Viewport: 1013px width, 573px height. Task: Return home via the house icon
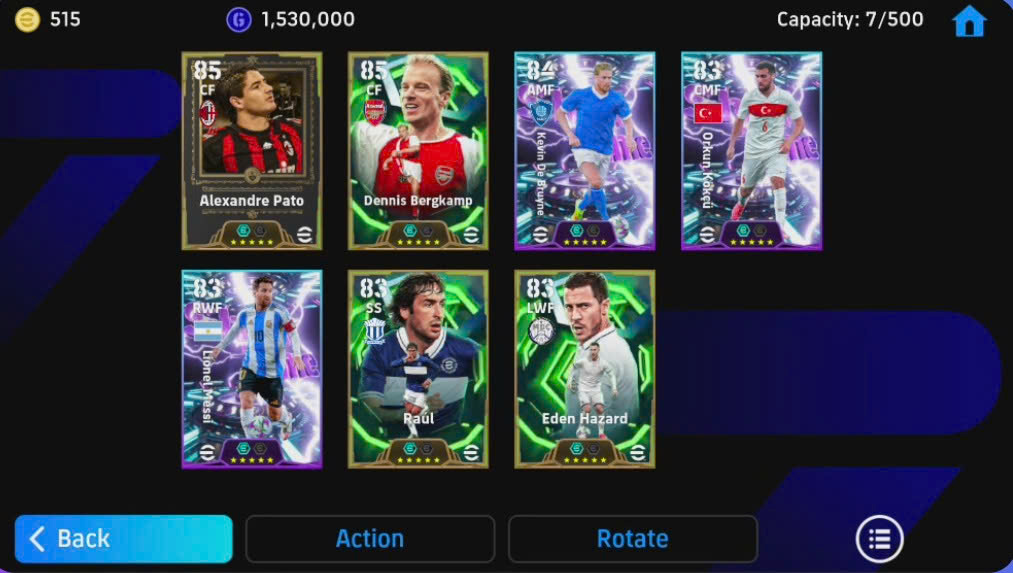click(x=969, y=21)
